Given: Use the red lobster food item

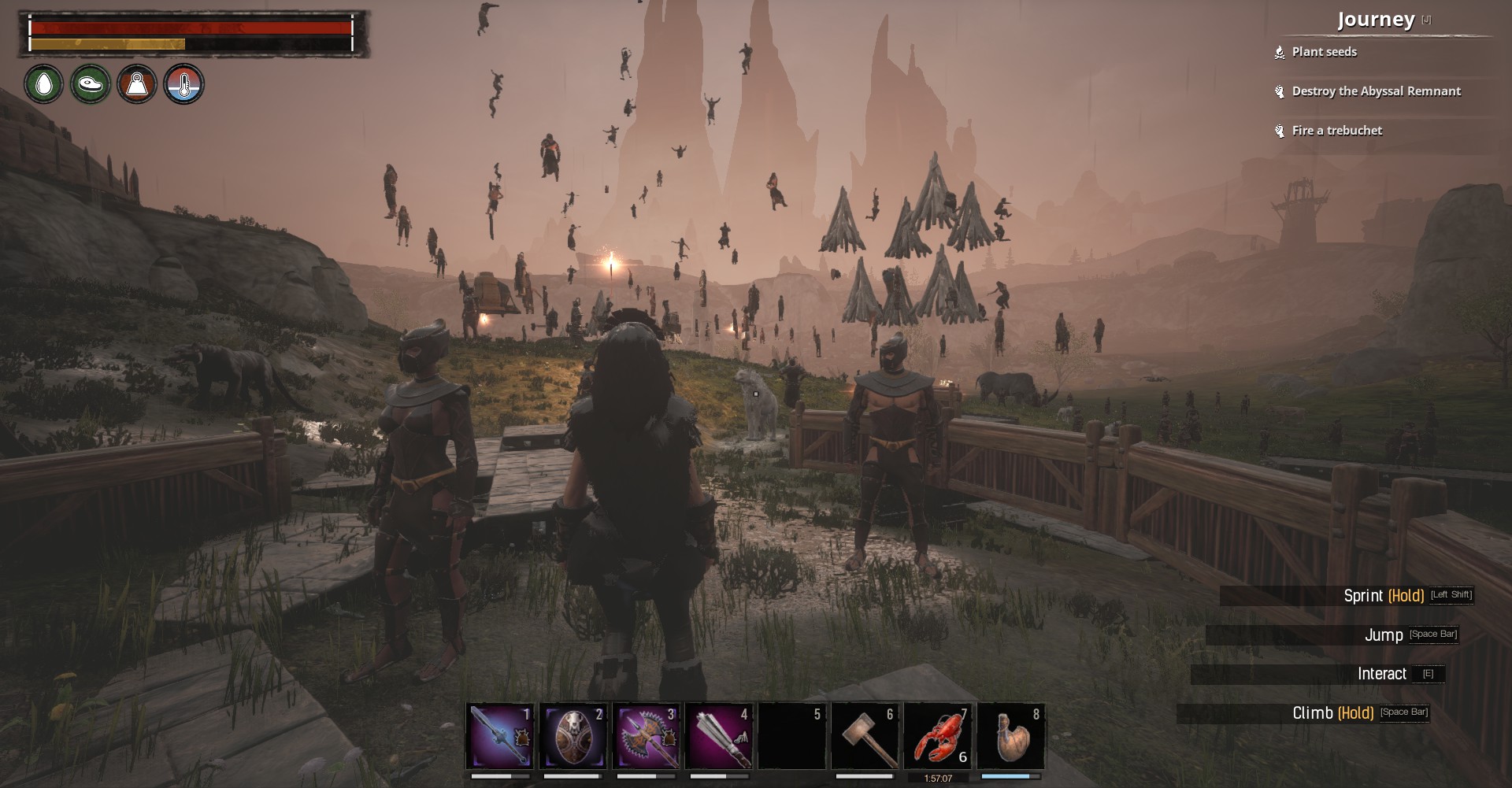Looking at the screenshot, I should (x=938, y=736).
